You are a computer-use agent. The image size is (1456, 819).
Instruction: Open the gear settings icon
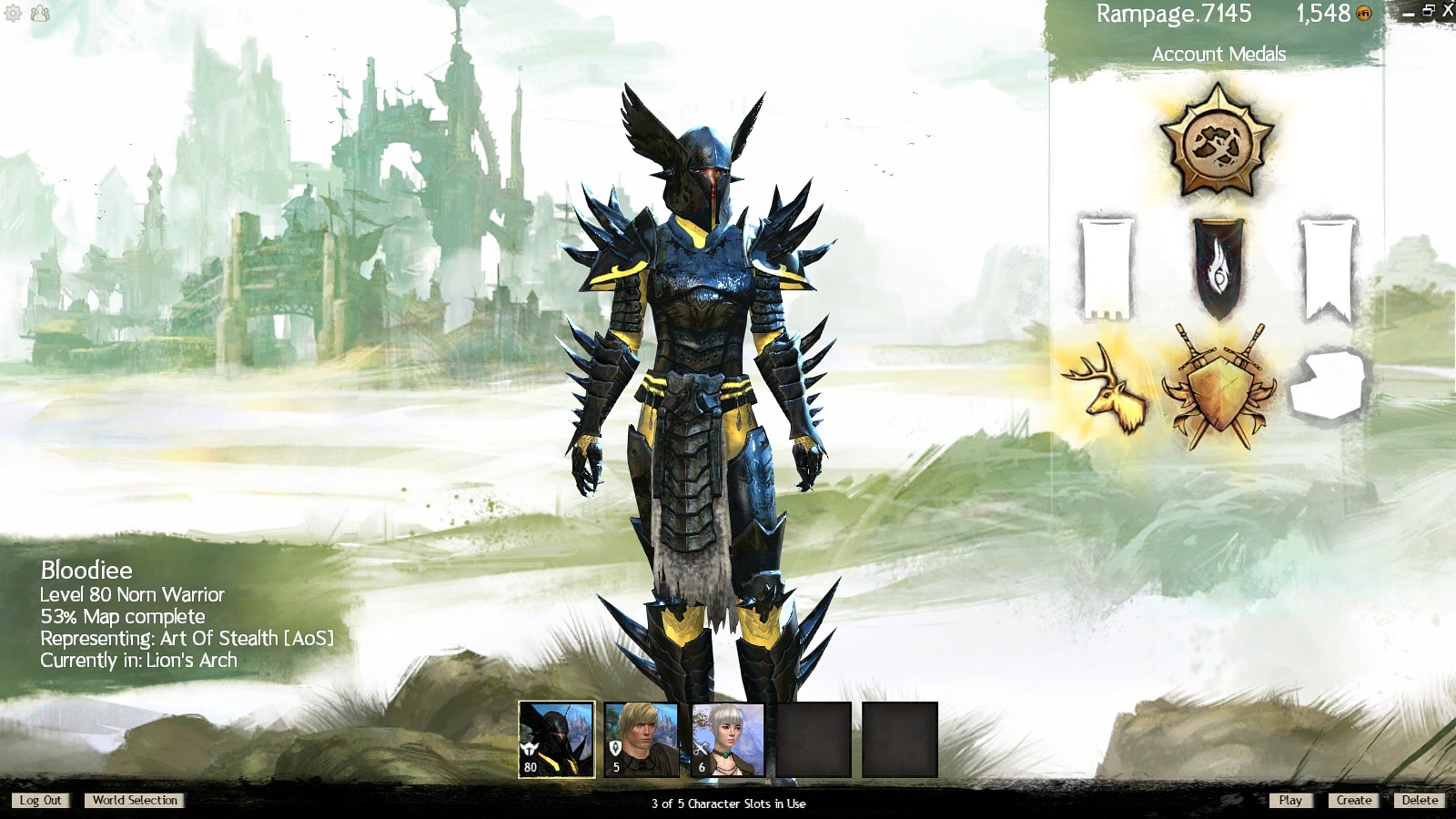click(14, 14)
